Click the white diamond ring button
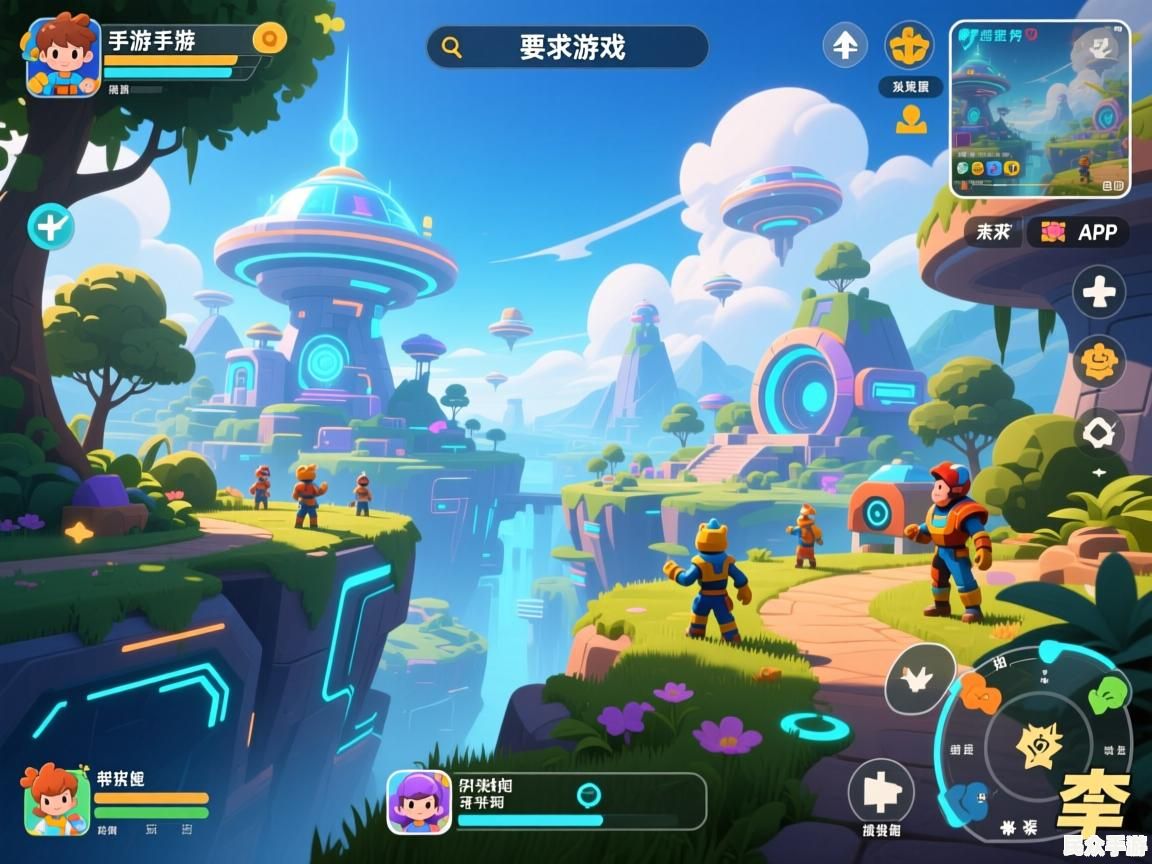The width and height of the screenshot is (1152, 864). click(1099, 433)
